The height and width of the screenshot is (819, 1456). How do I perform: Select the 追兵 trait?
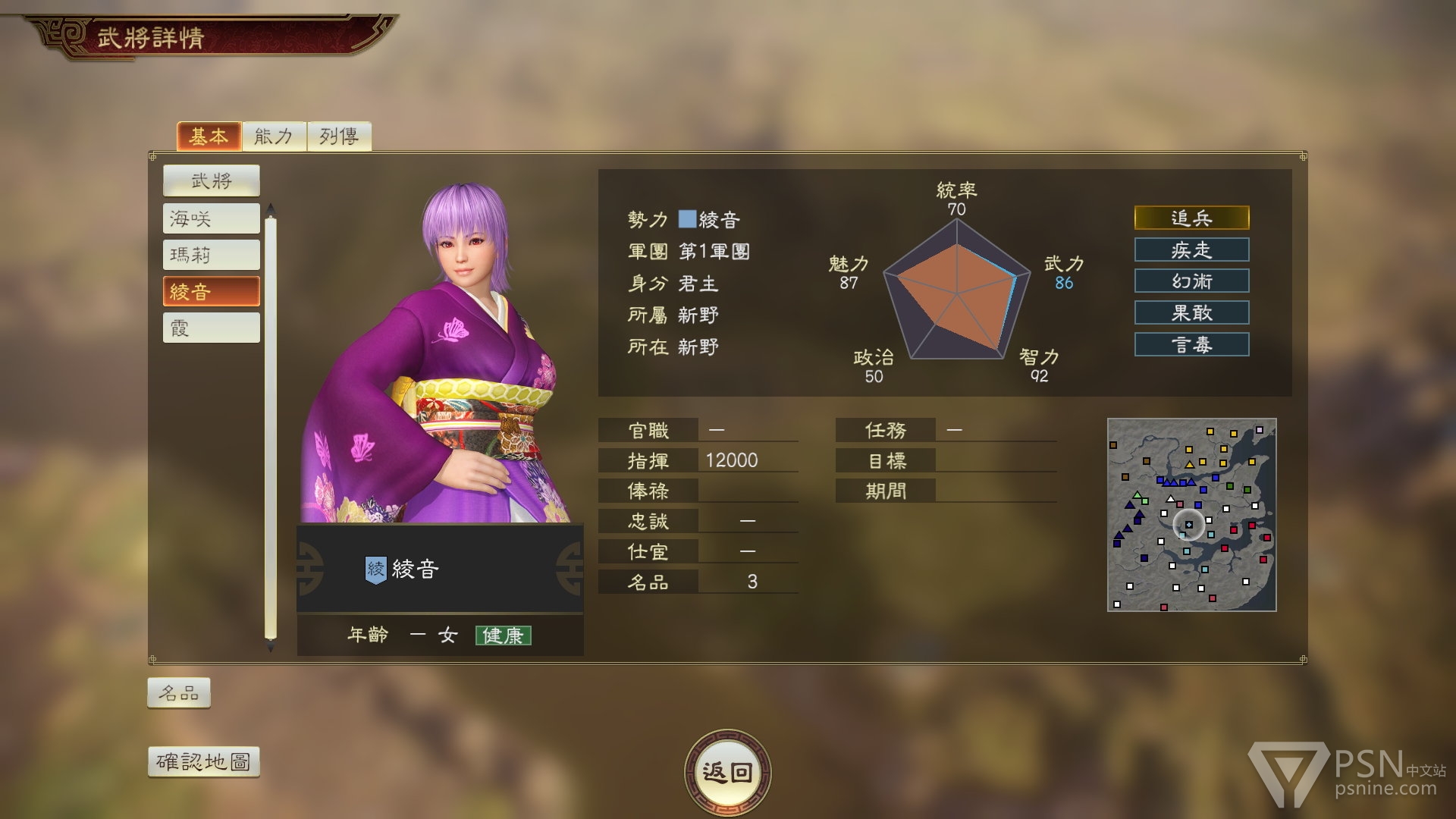[1191, 218]
